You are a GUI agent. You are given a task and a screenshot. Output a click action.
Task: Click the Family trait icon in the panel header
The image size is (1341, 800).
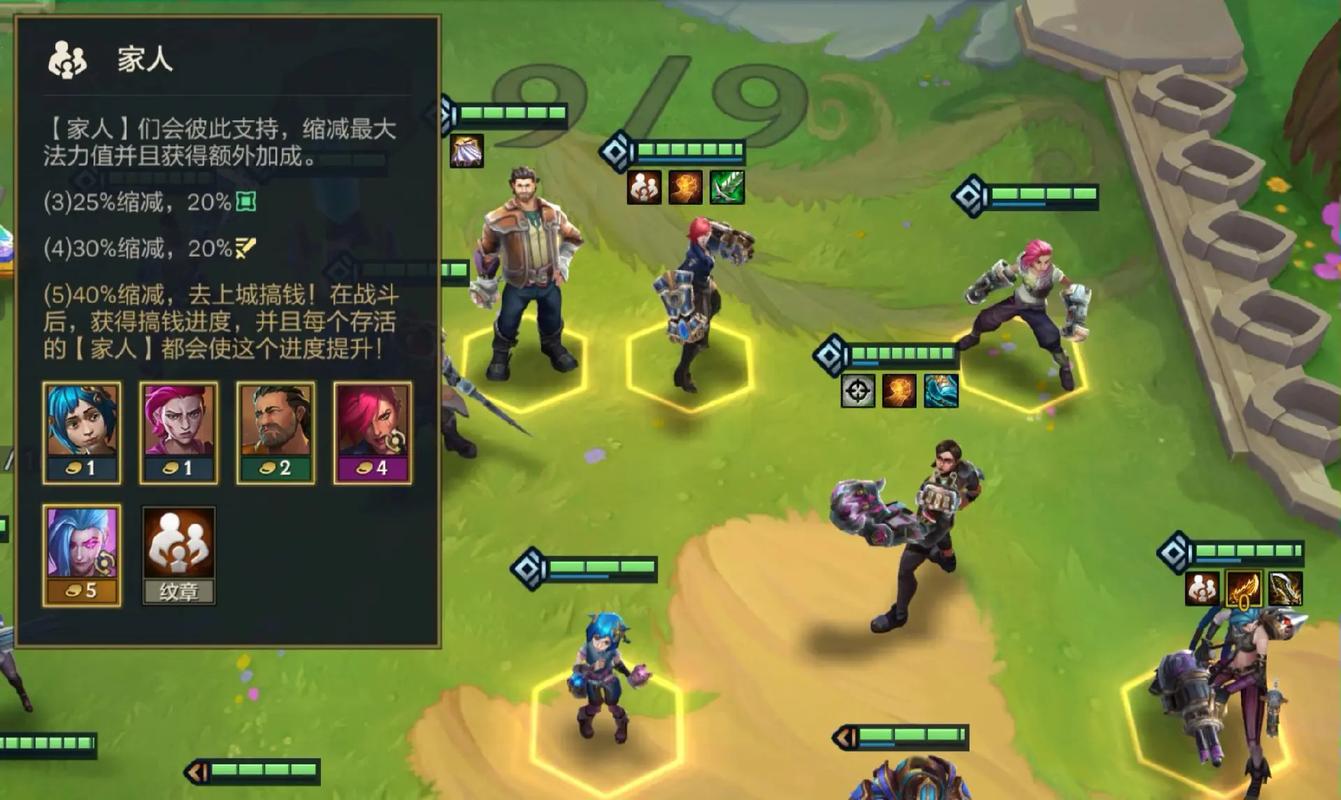point(67,59)
